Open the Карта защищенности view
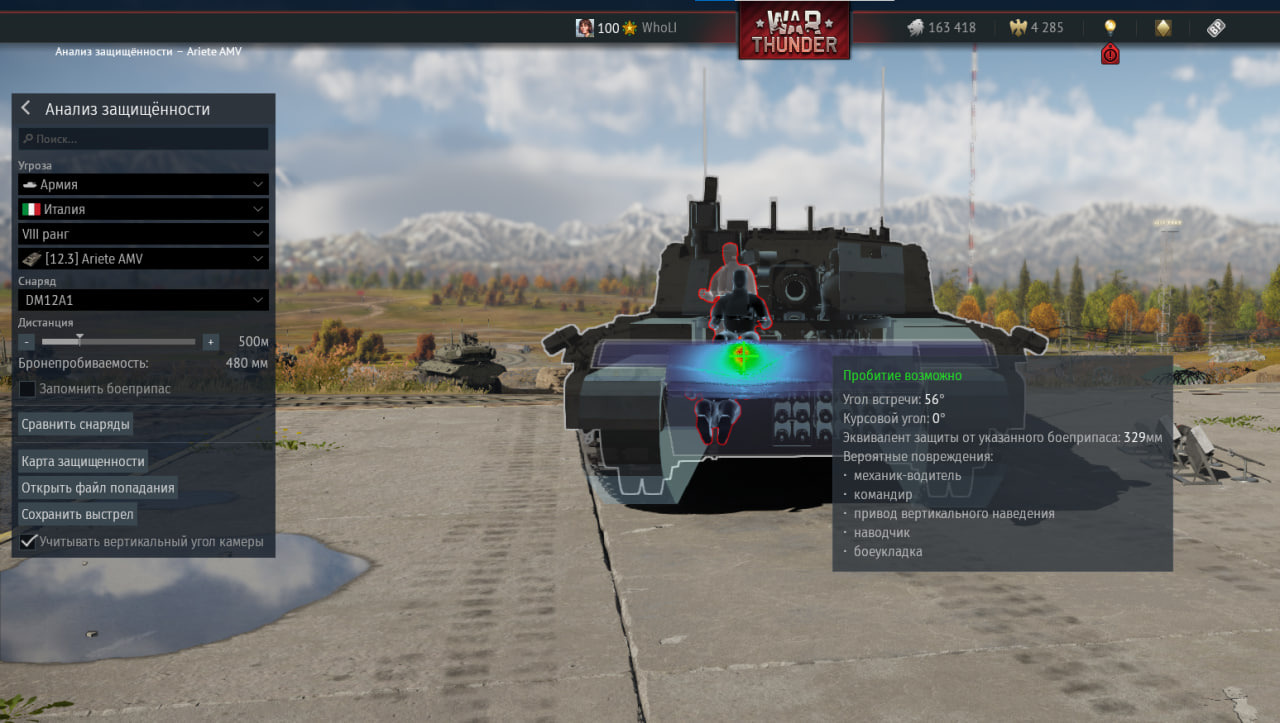The image size is (1280, 723). pyautogui.click(x=83, y=461)
